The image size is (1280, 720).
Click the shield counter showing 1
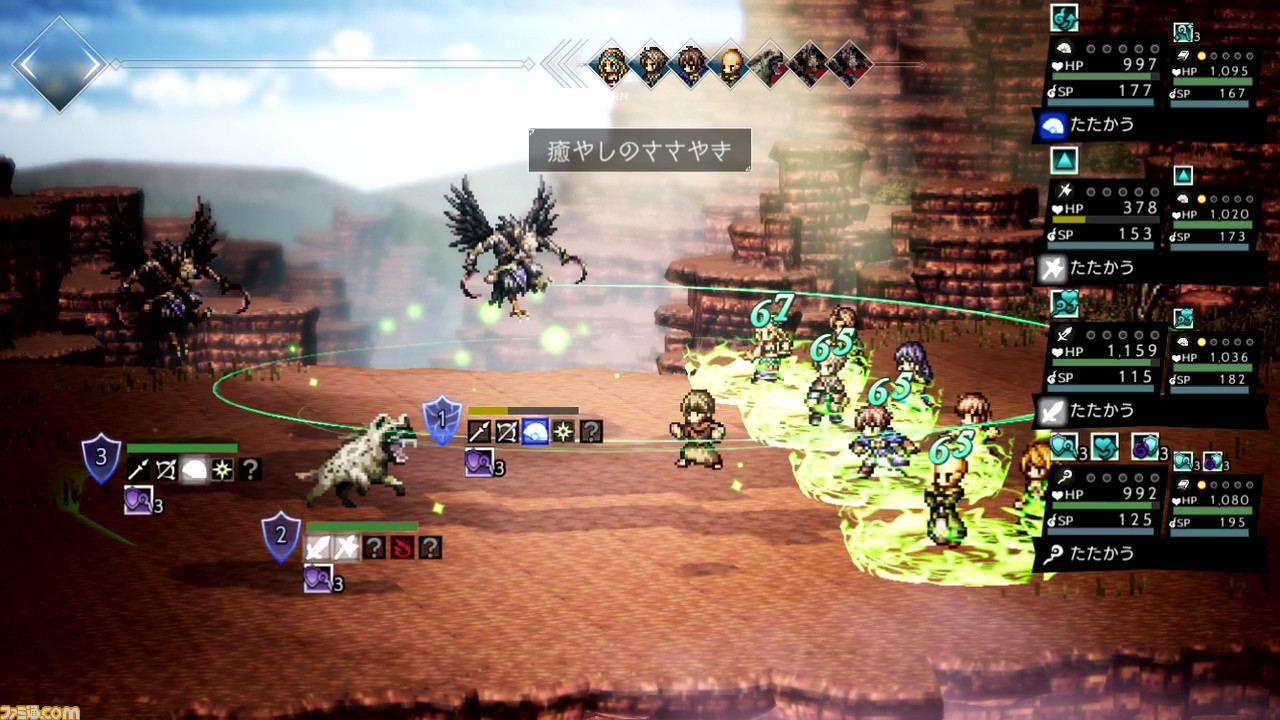click(x=441, y=420)
